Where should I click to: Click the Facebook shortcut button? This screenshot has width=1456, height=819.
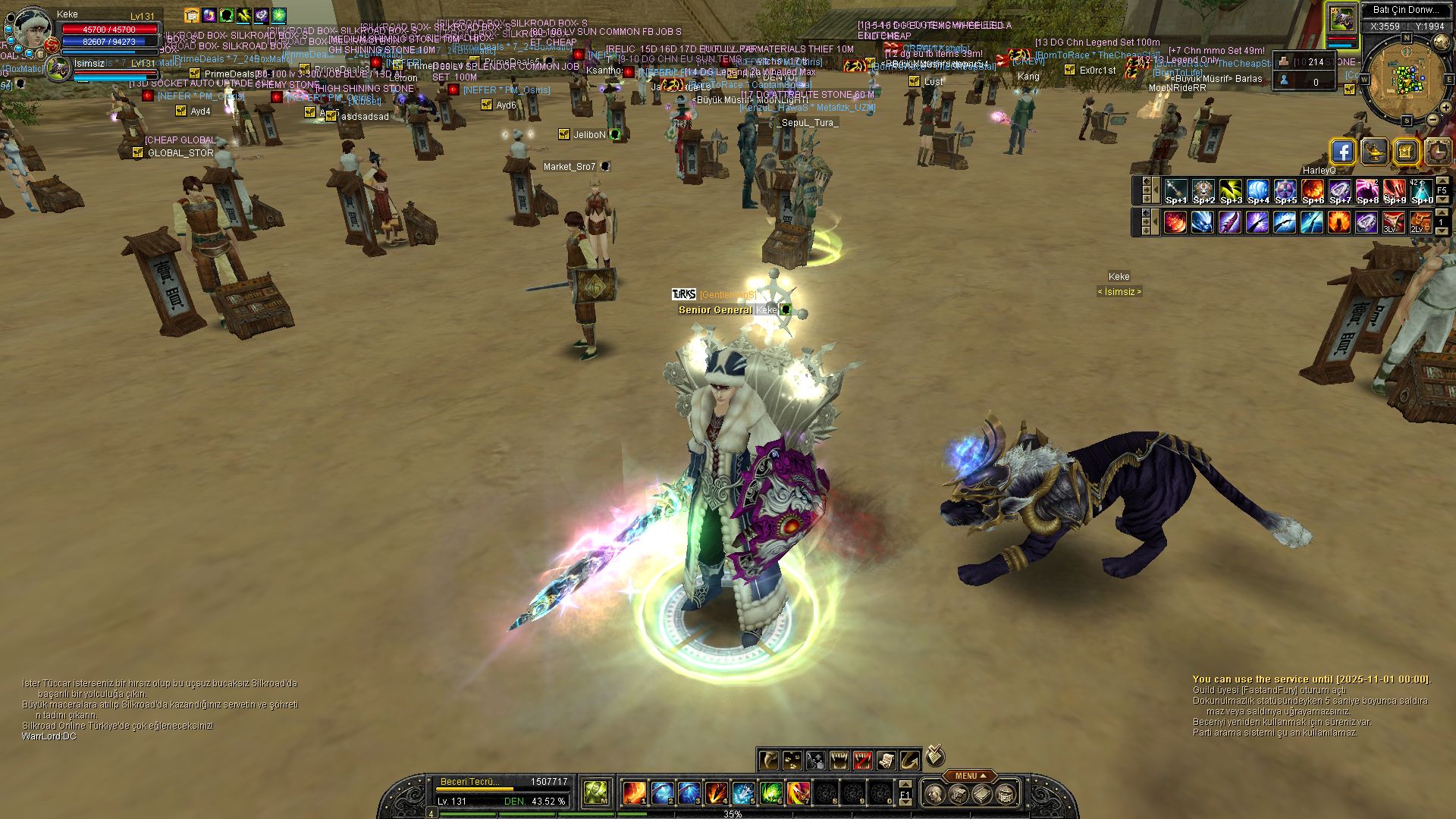(x=1342, y=152)
